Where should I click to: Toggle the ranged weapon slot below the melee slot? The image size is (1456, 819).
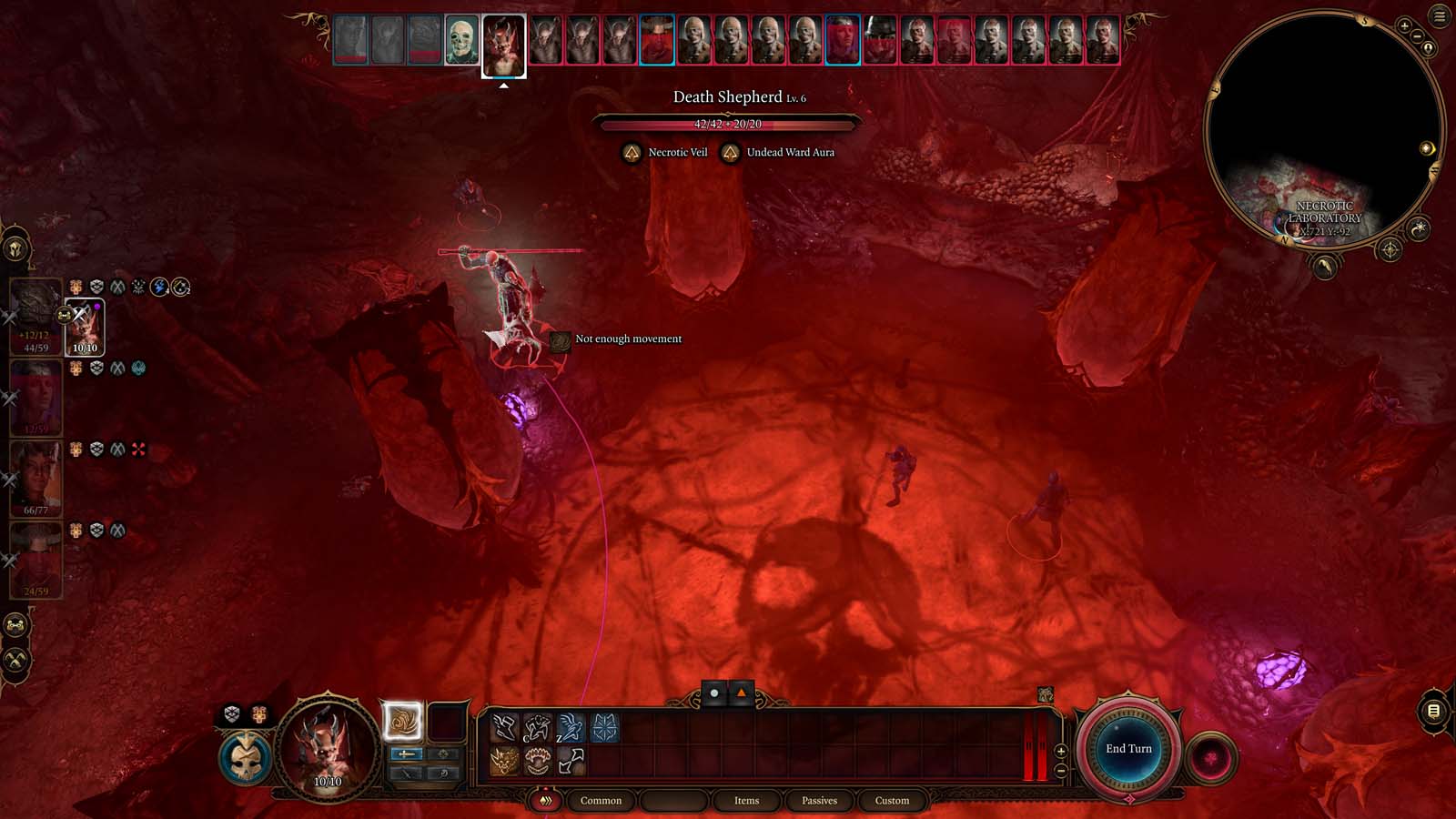[406, 774]
